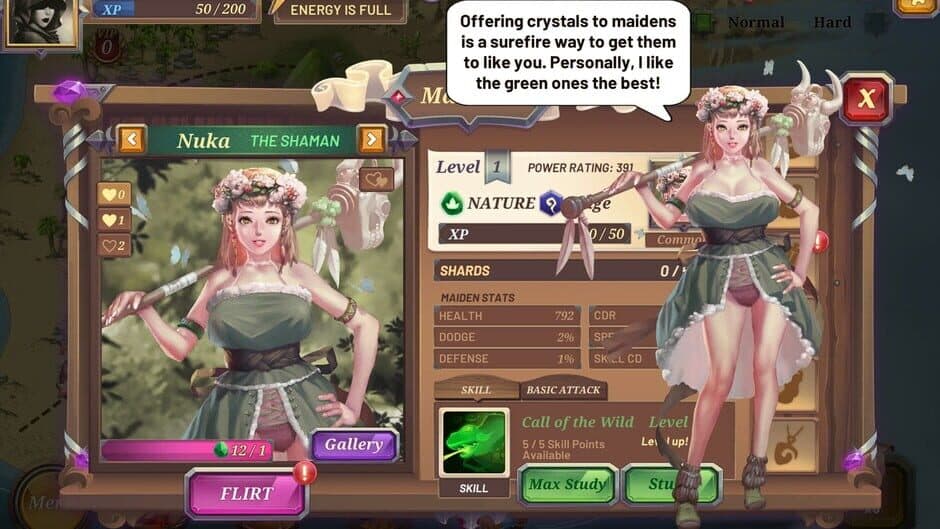The image size is (940, 529).
Task: Select the heart level marker labeled 2
Action: coord(114,245)
